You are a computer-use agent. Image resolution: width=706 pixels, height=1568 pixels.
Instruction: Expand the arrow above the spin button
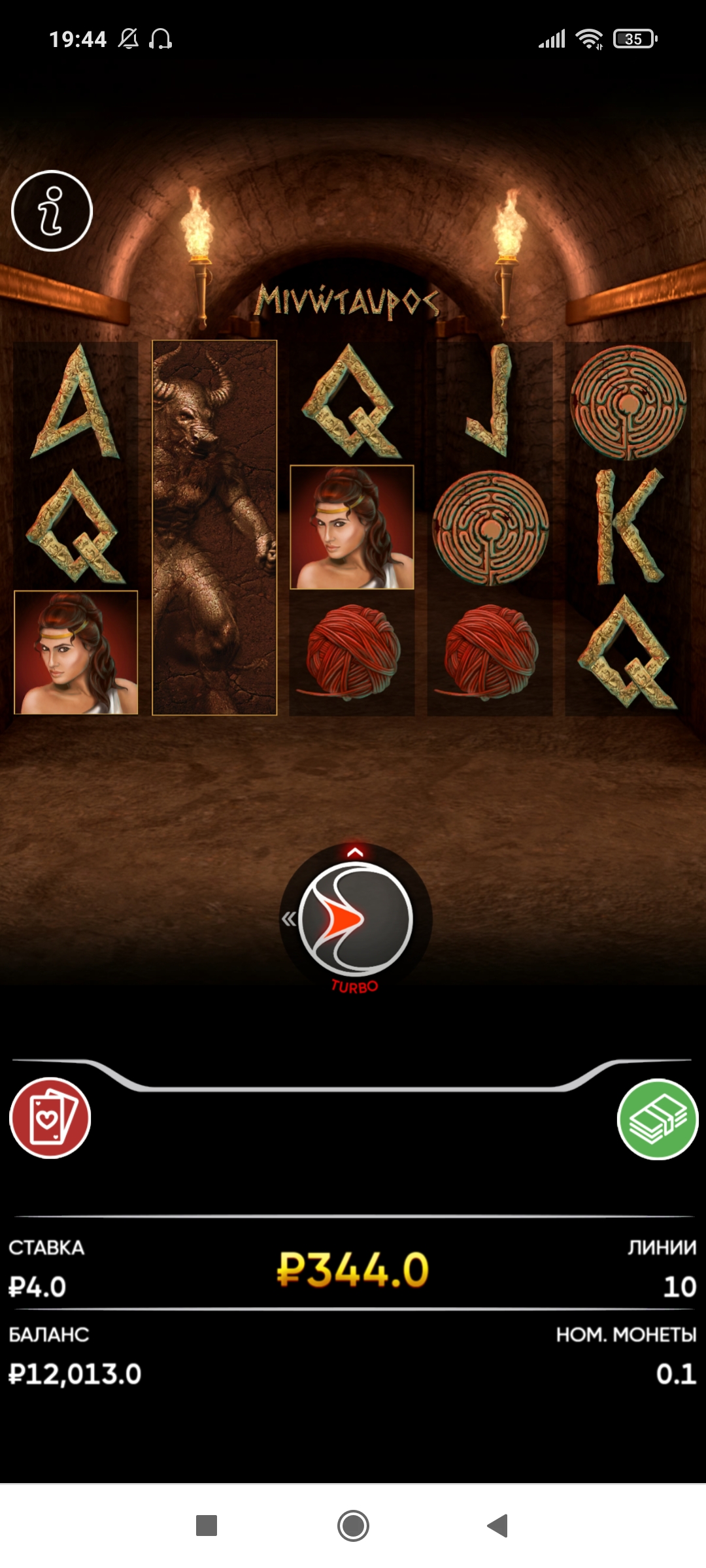pyautogui.click(x=355, y=852)
